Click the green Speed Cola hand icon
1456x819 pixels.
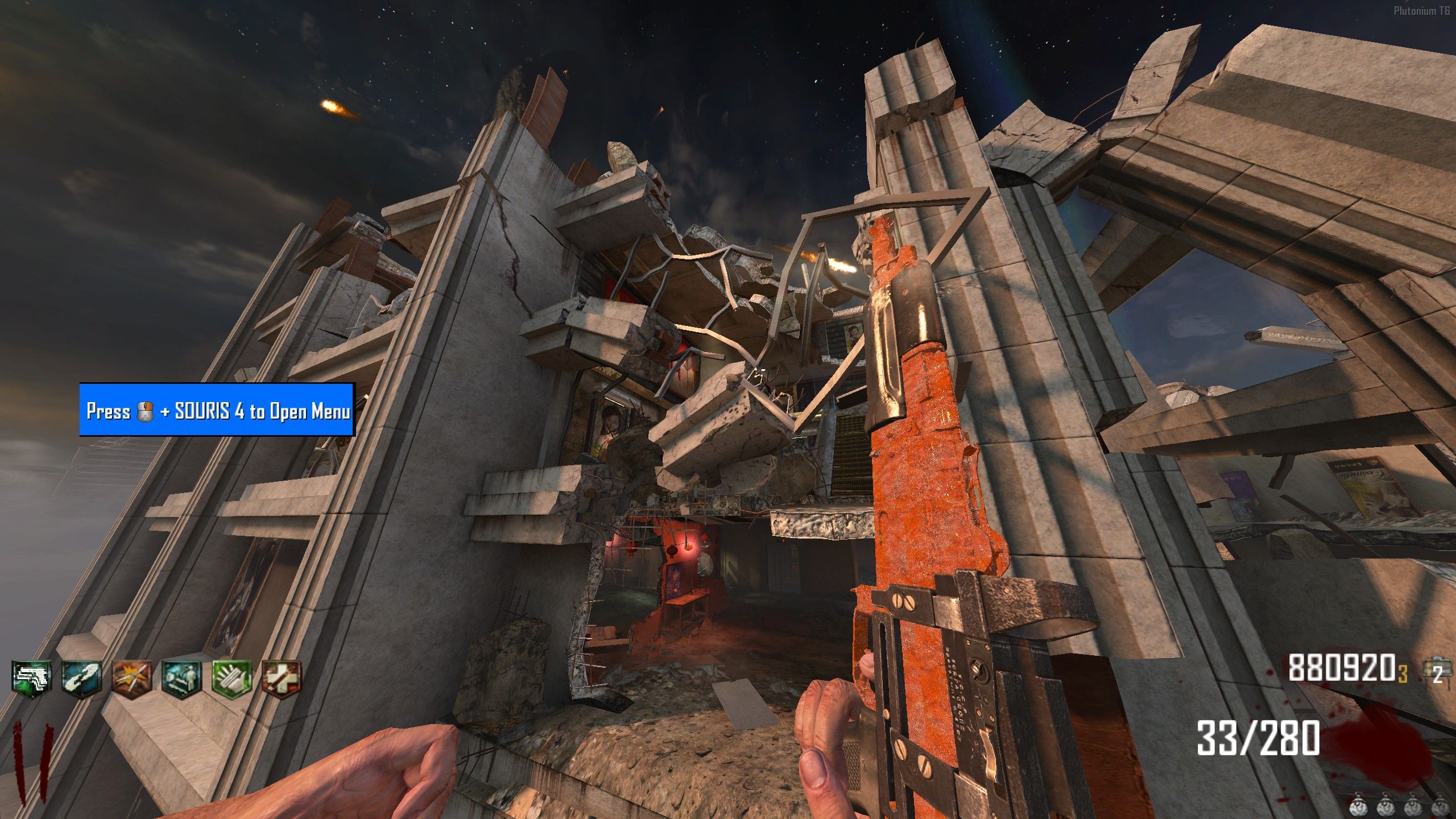click(231, 679)
